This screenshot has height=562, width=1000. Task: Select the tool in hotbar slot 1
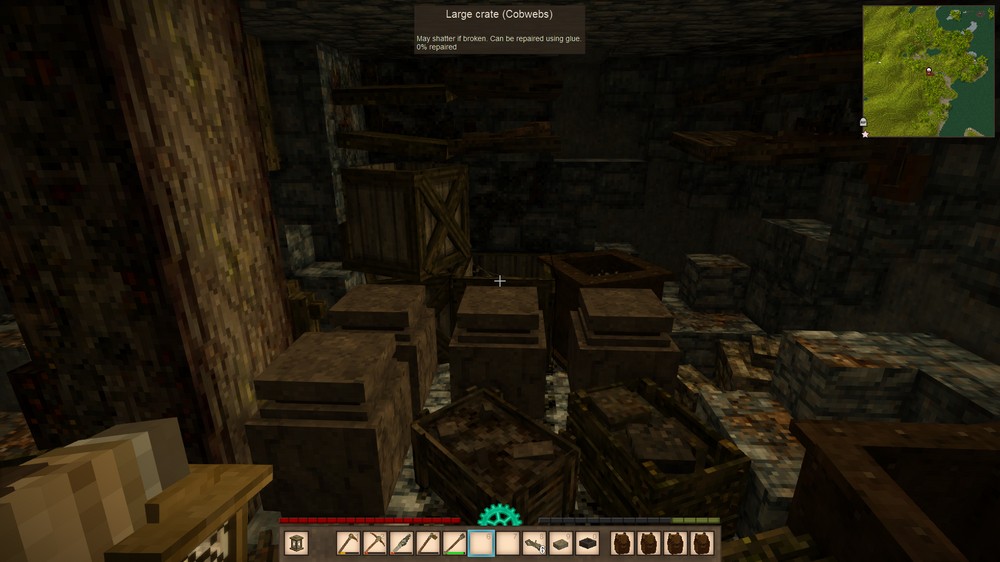click(x=349, y=543)
